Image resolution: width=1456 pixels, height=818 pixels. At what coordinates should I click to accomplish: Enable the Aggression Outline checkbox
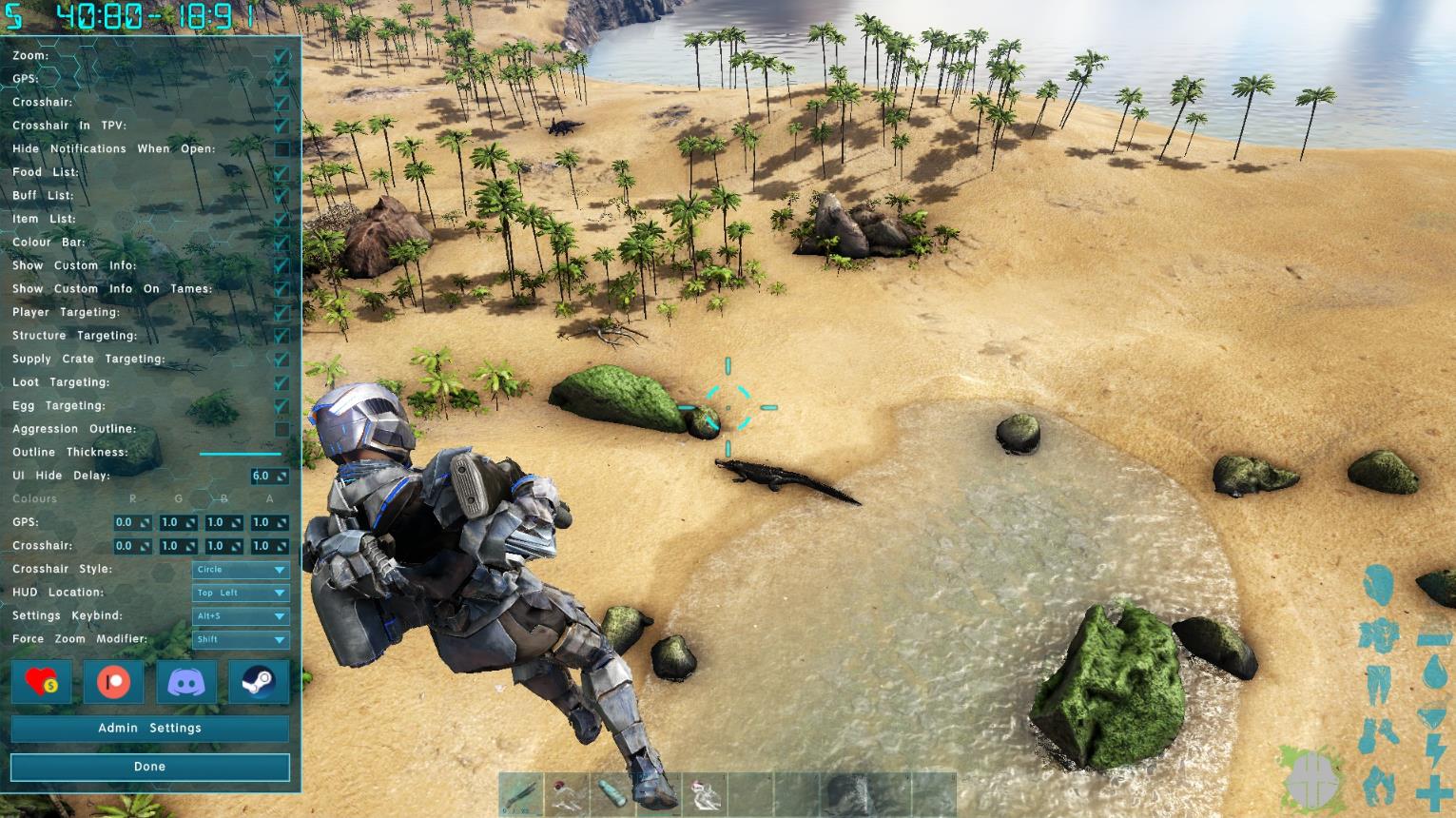pyautogui.click(x=281, y=430)
